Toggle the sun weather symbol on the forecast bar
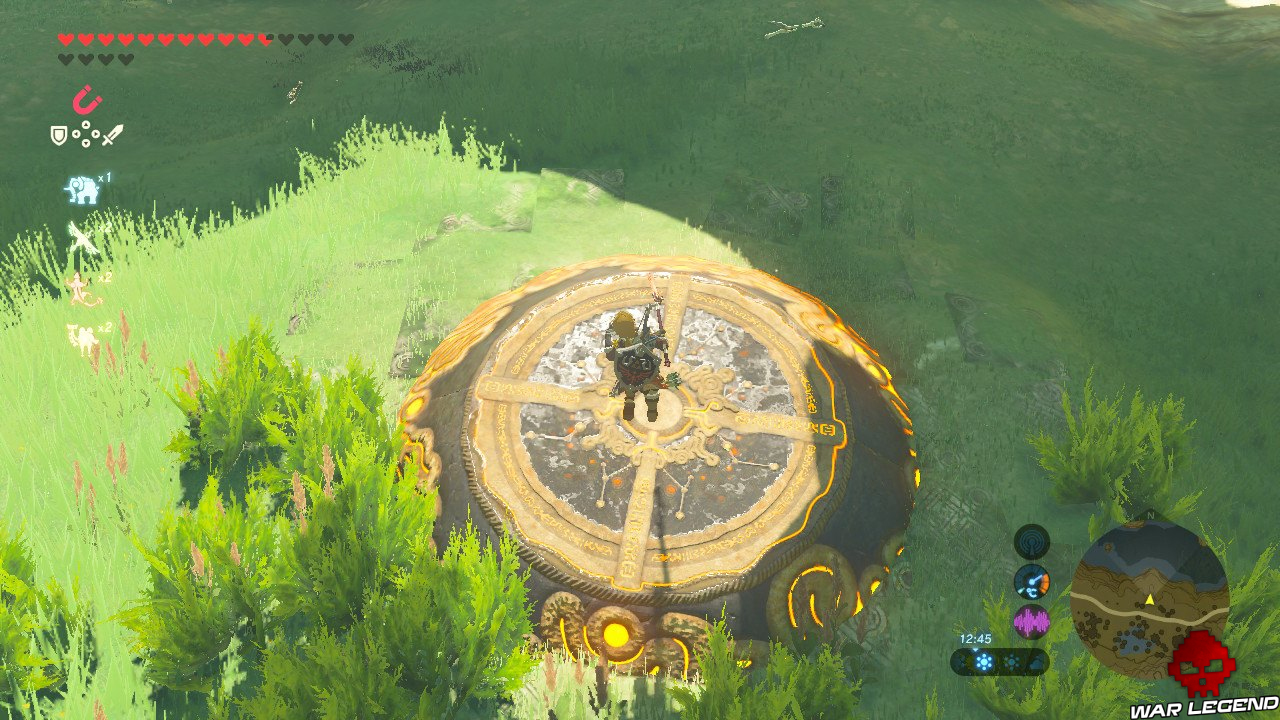The height and width of the screenshot is (720, 1280). click(x=983, y=660)
